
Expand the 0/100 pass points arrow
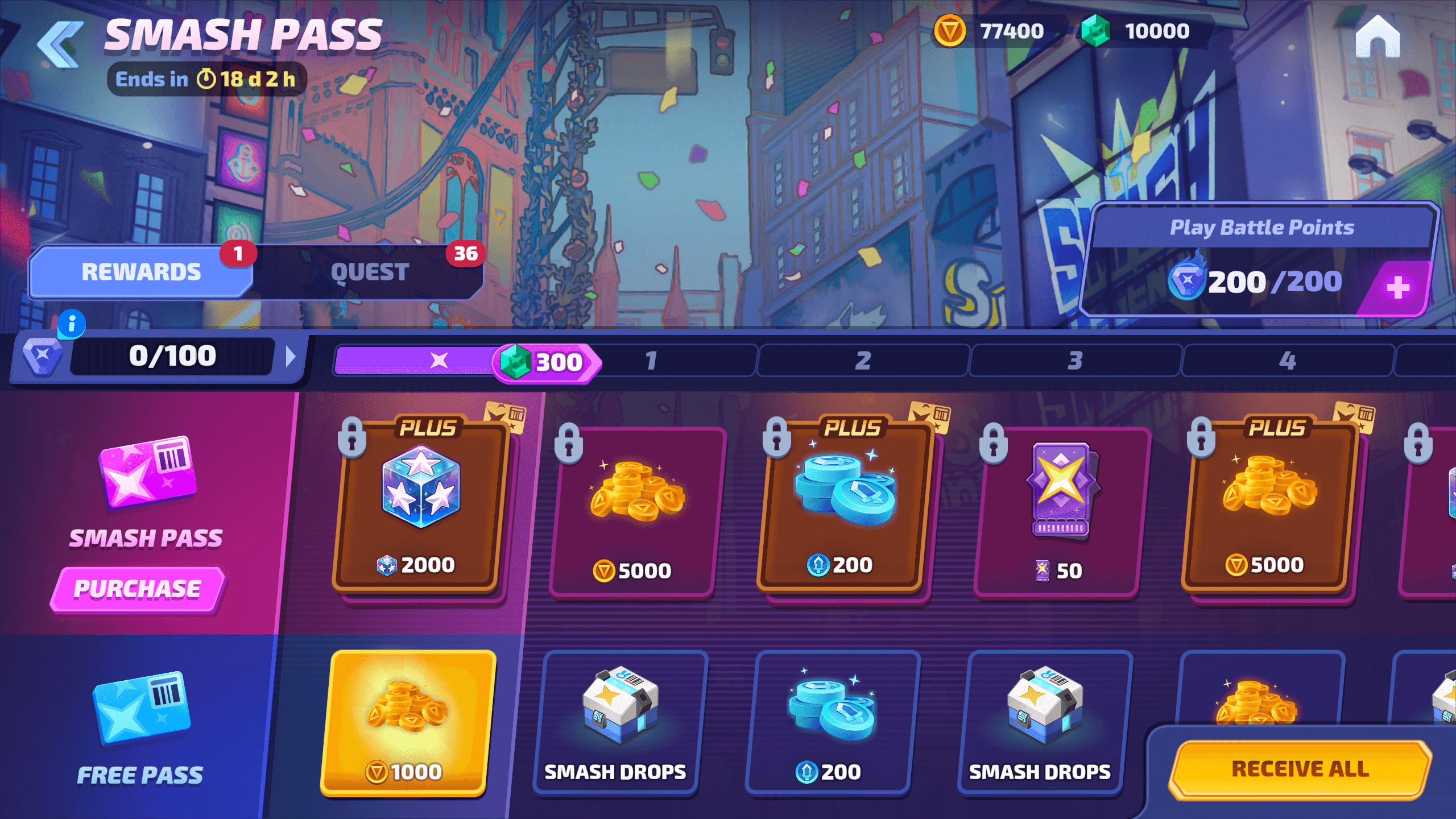point(291,357)
